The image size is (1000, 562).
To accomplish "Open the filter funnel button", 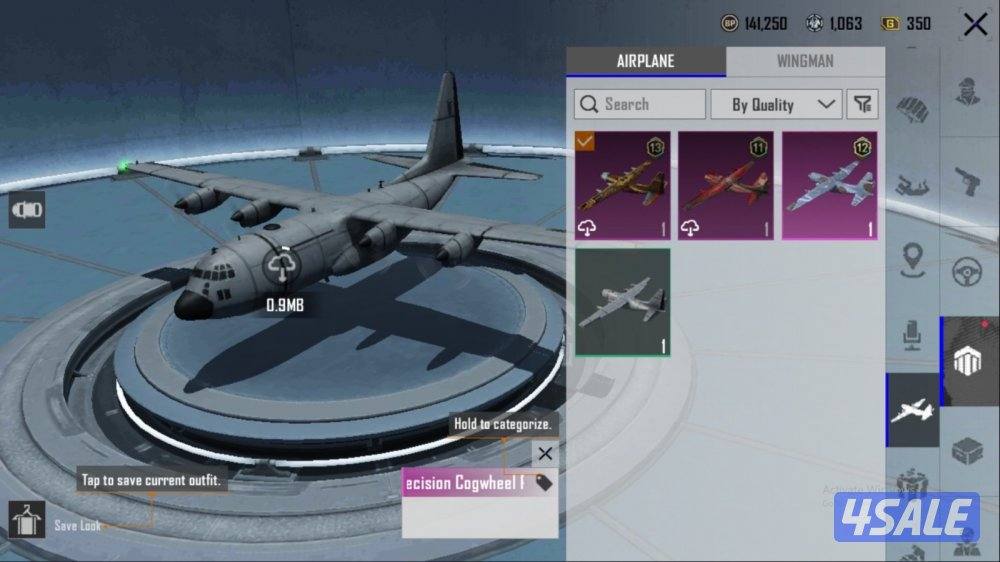I will point(862,104).
